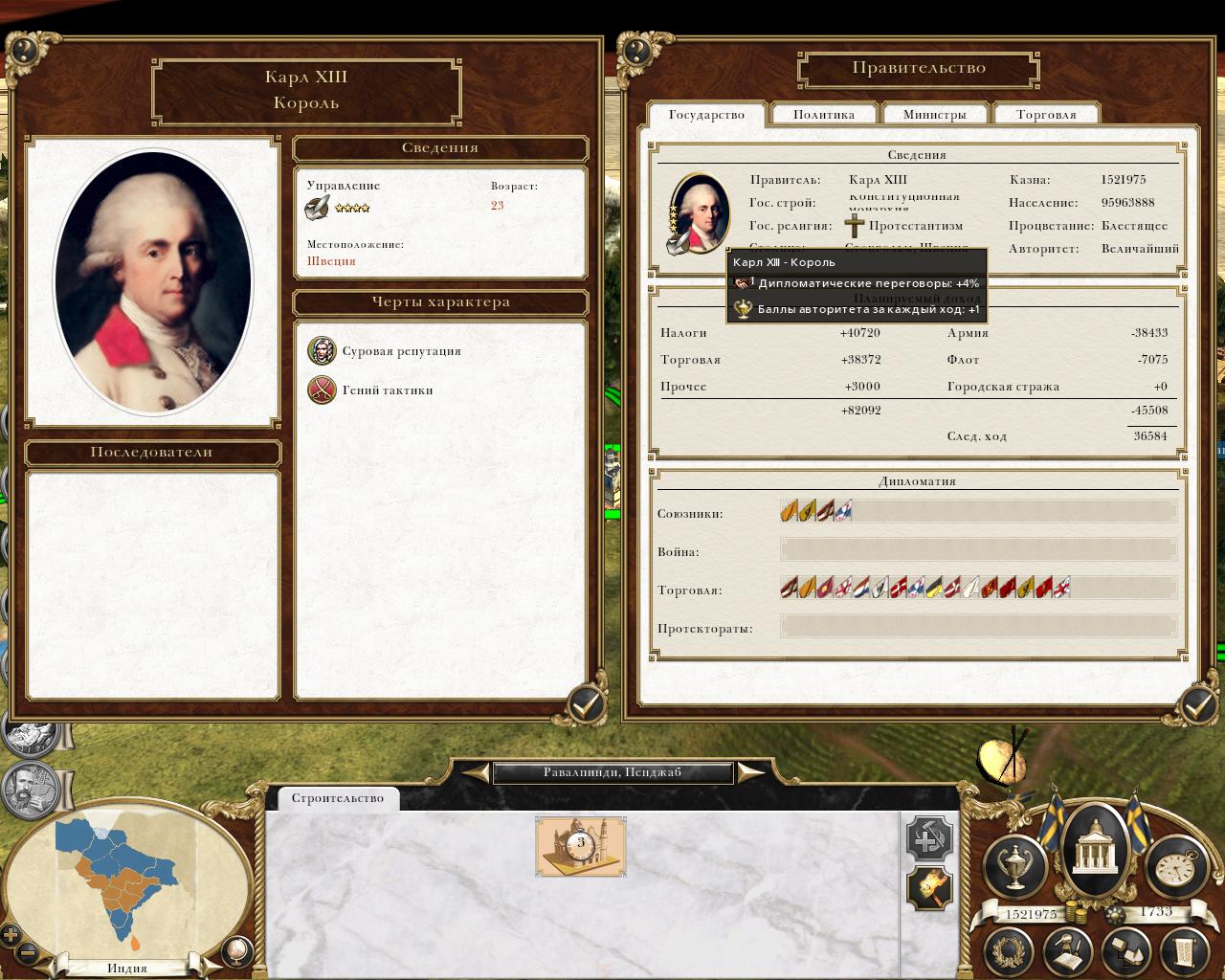Go to the next settlement with the right arrow
The image size is (1225, 980).
750,772
